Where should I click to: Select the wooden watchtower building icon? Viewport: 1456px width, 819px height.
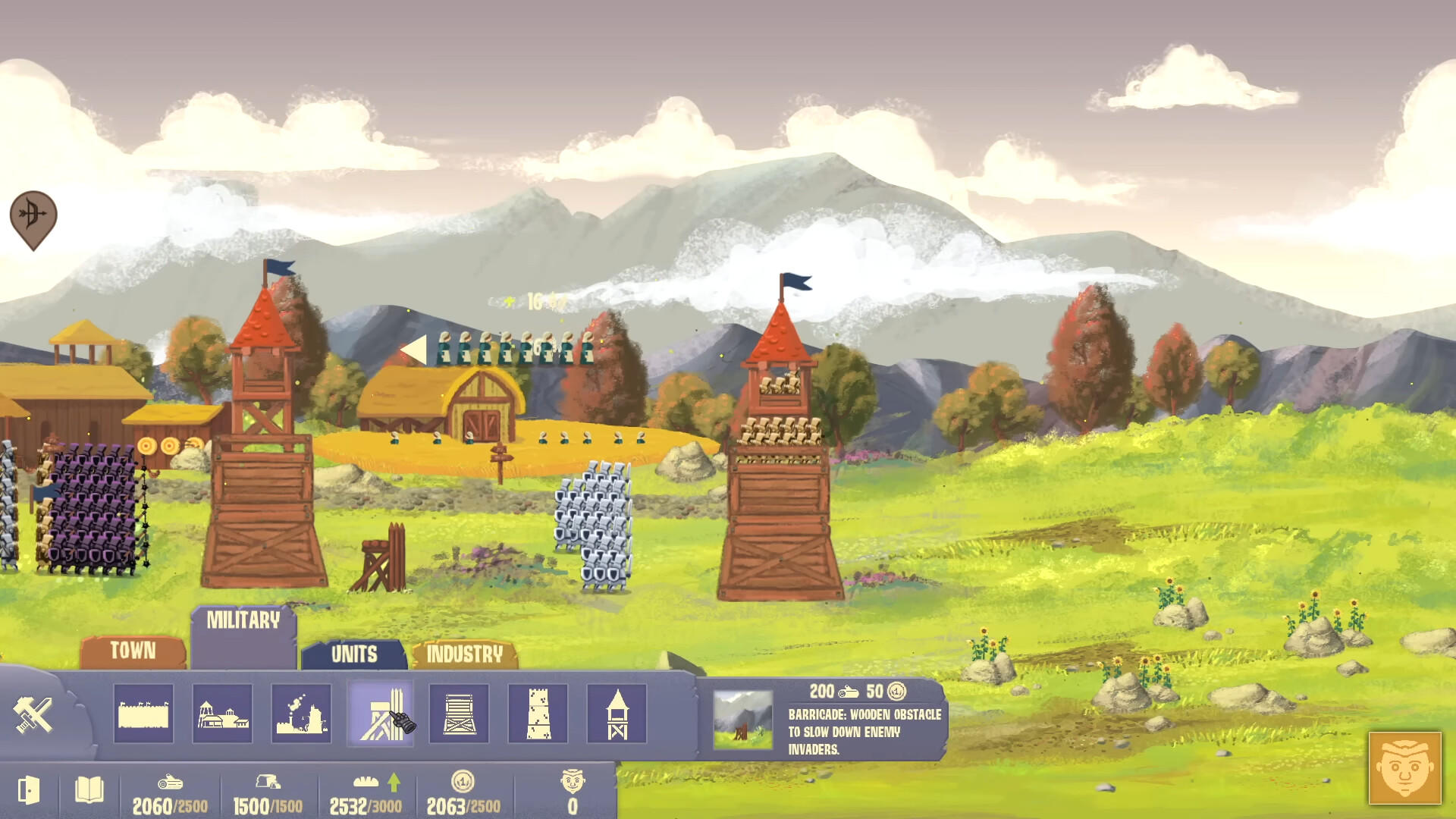617,714
